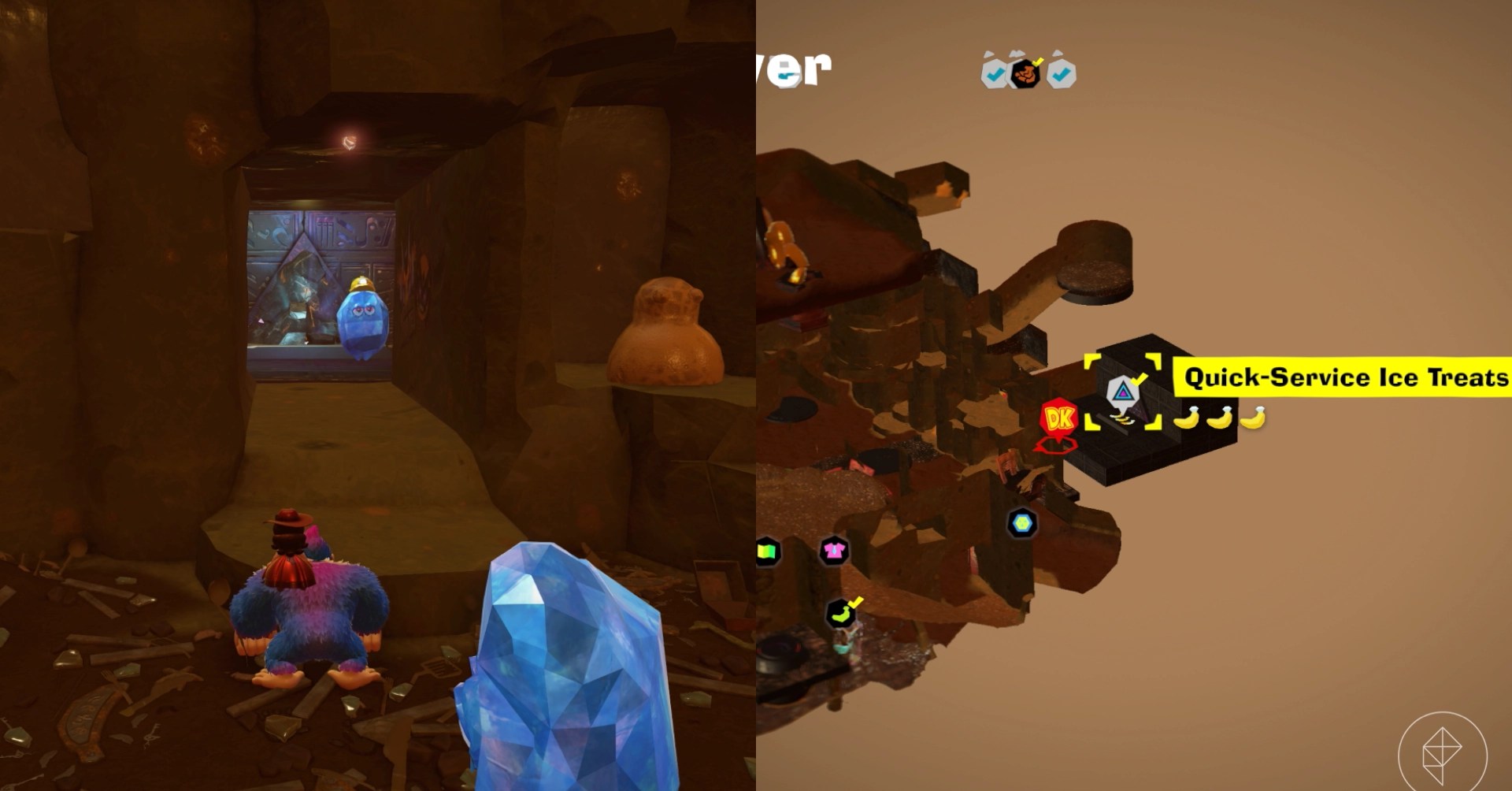1512x791 pixels.
Task: Click the green-yellow flag map marker
Action: (x=768, y=551)
